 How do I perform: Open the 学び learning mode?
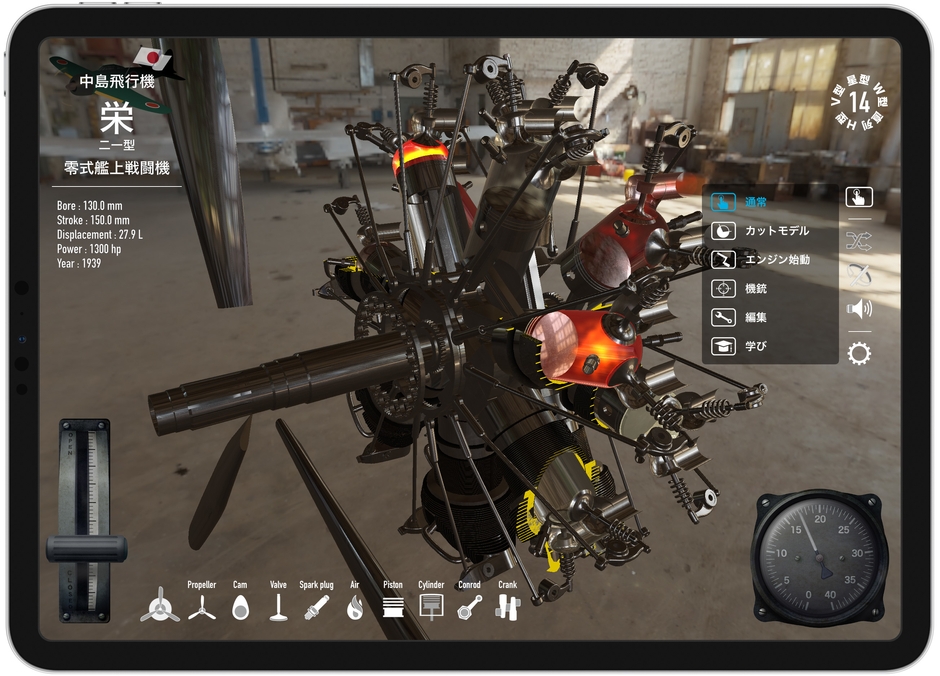point(756,346)
